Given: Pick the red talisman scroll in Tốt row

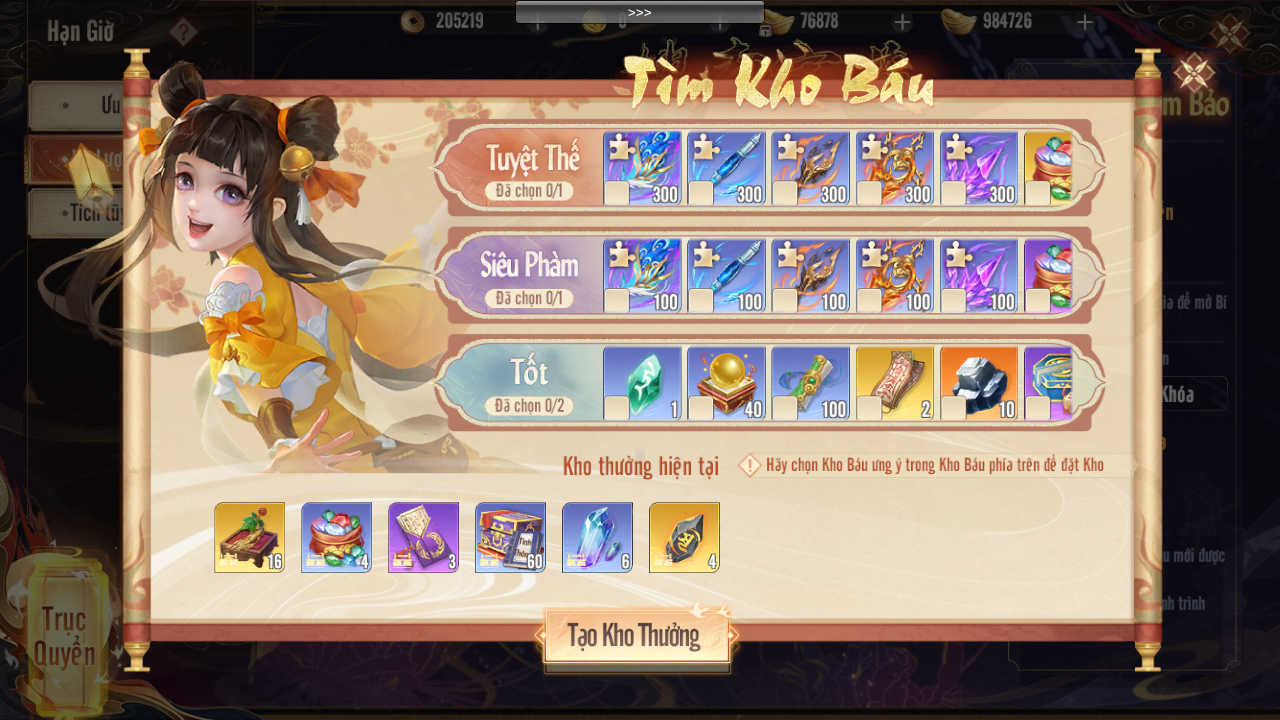Looking at the screenshot, I should point(894,383).
